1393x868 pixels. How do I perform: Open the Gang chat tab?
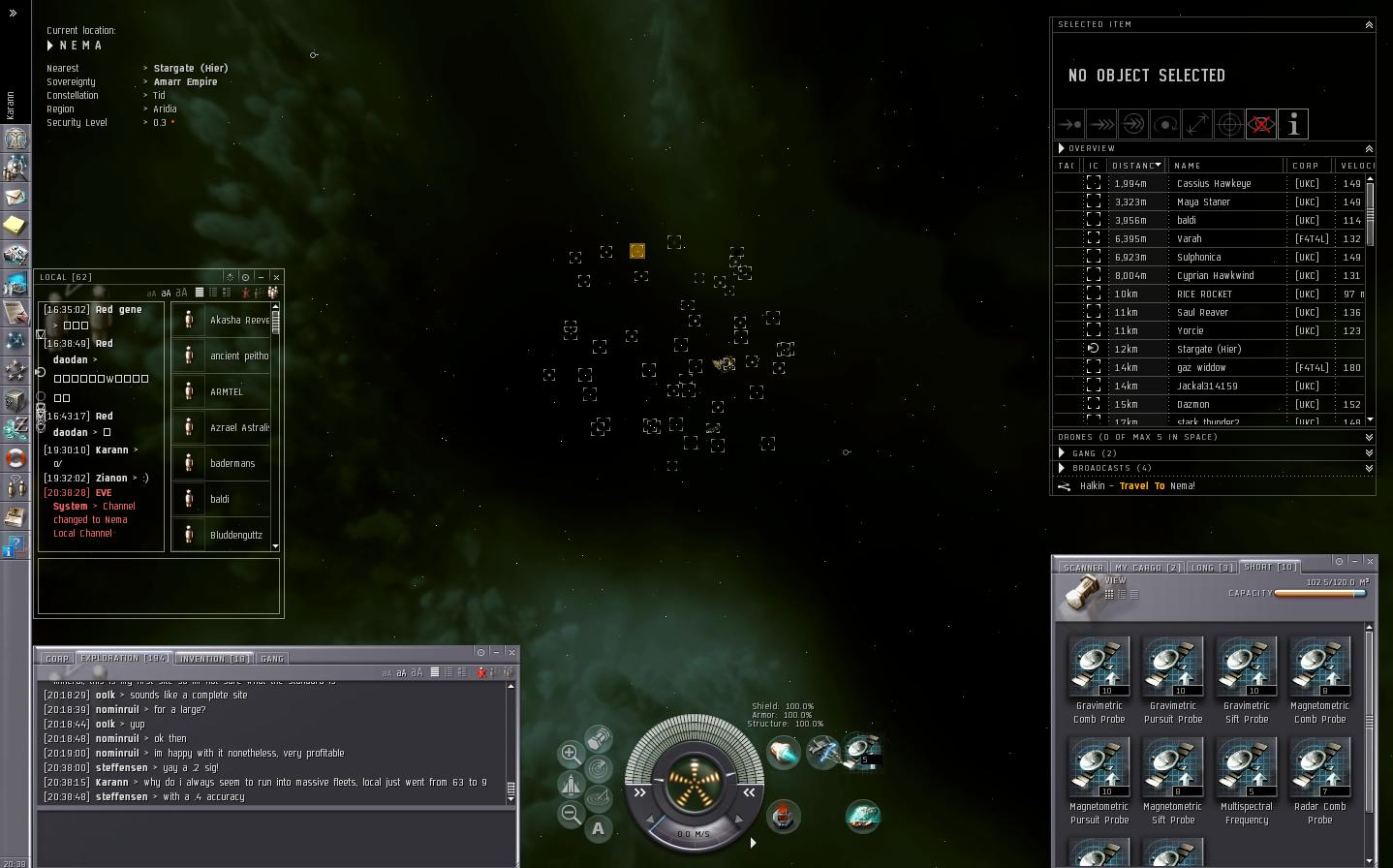point(272,659)
